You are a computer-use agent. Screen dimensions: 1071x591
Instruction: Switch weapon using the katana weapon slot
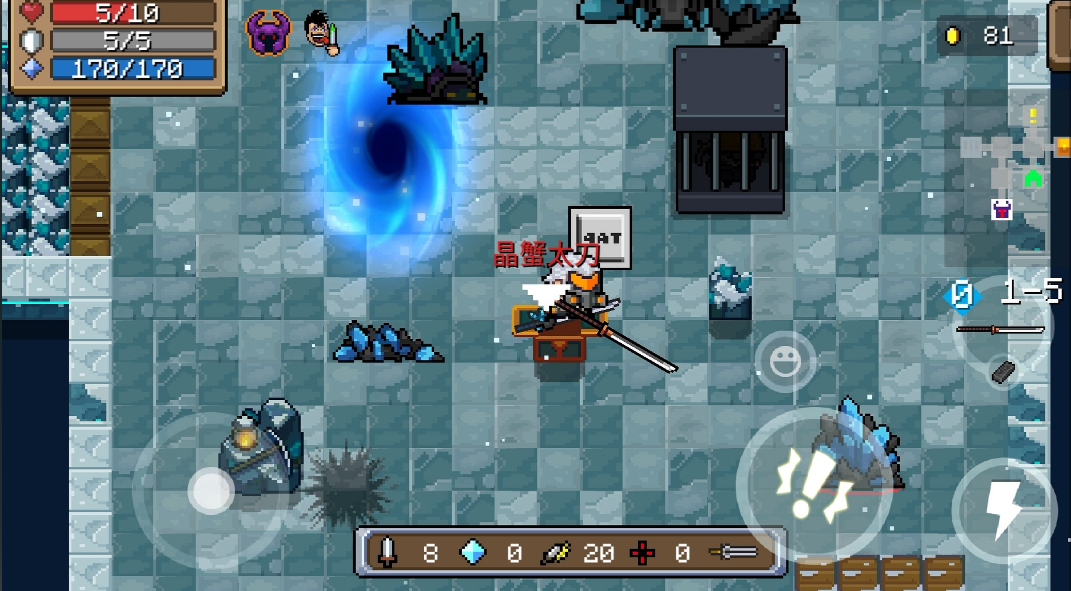pos(1001,329)
